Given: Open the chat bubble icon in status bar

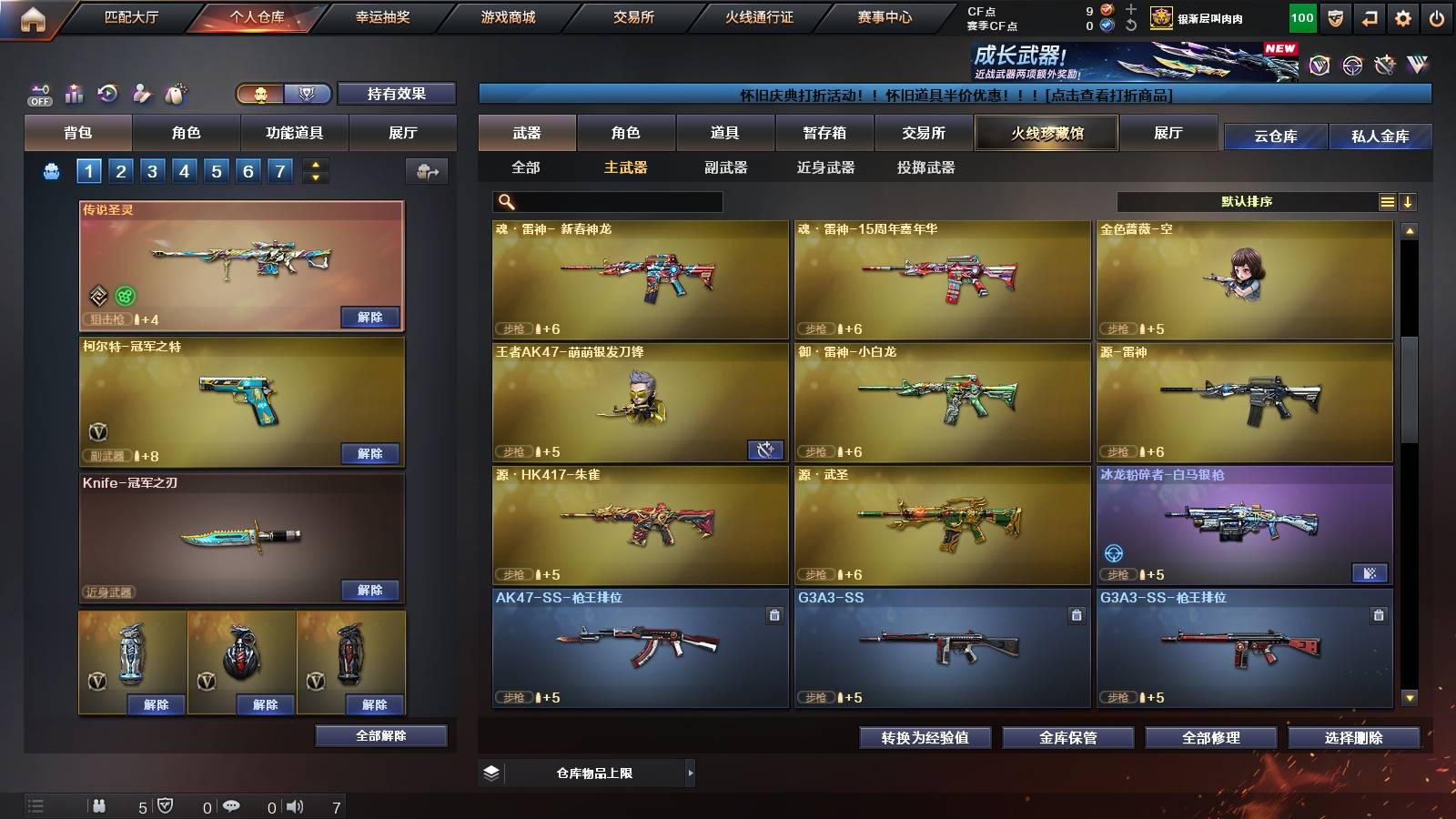Looking at the screenshot, I should tap(232, 807).
